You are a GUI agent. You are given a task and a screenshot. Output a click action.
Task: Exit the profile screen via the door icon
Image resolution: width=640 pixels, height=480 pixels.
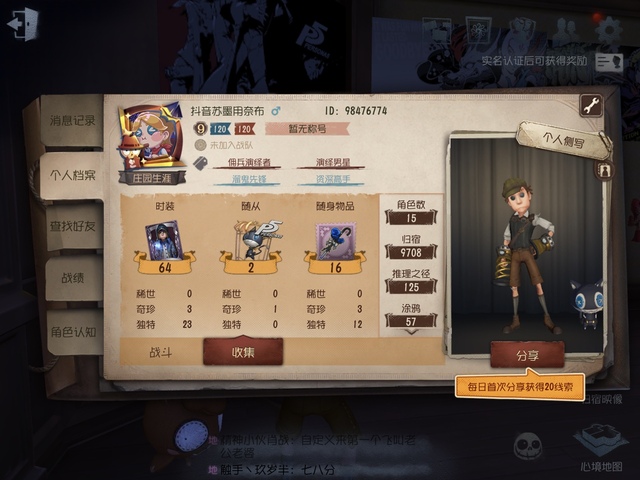coord(22,24)
